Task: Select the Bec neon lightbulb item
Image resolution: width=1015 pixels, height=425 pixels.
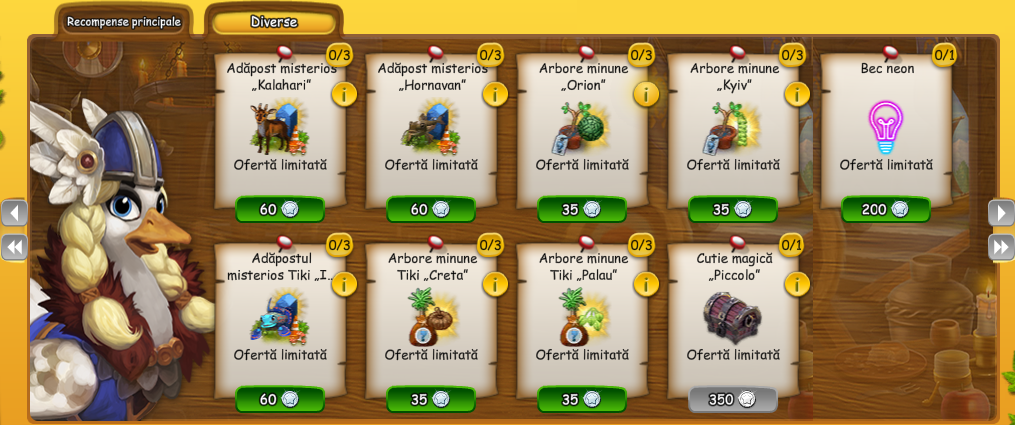Action: click(x=885, y=127)
